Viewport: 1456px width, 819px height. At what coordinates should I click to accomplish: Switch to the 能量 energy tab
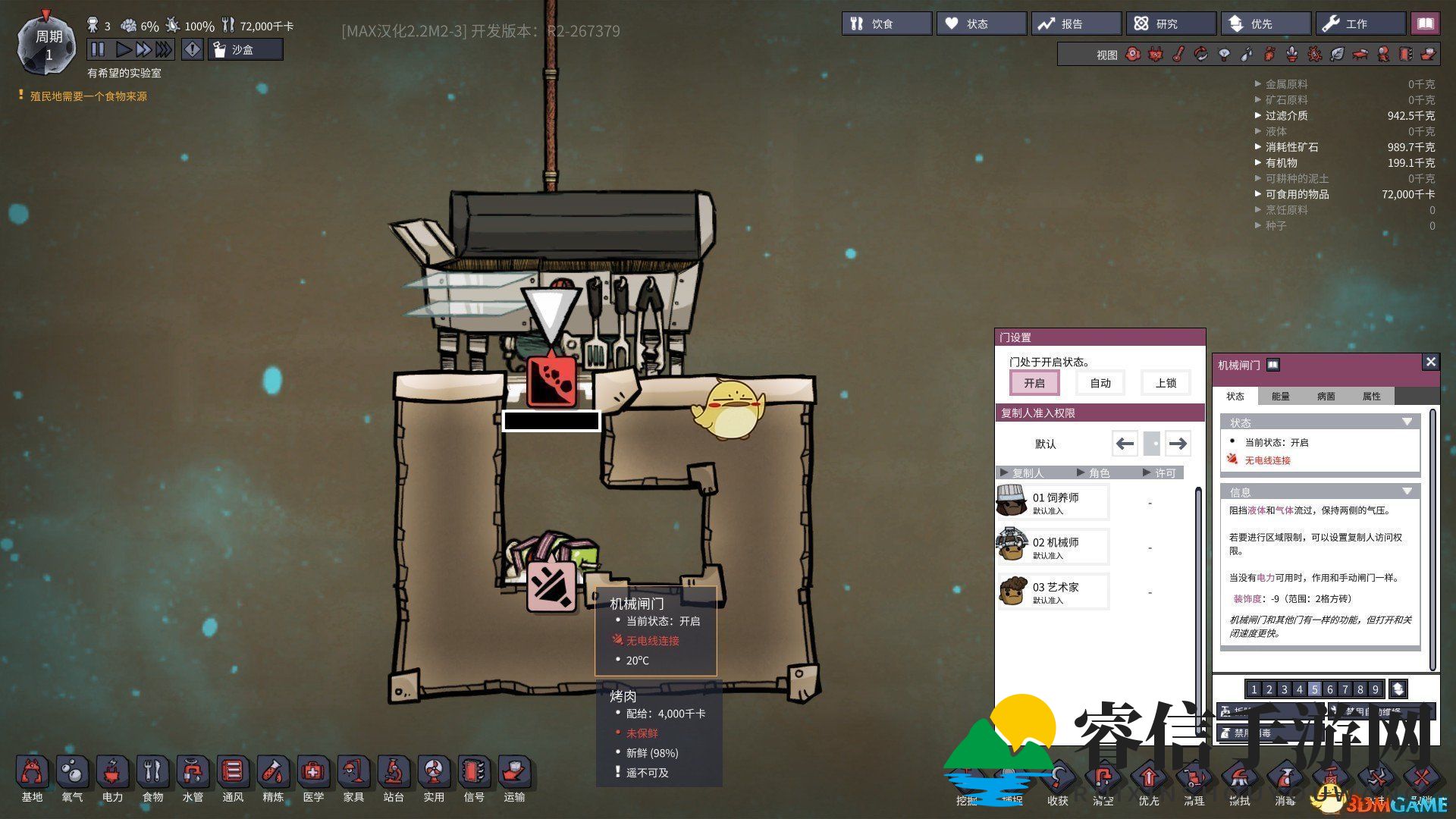[x=1280, y=396]
